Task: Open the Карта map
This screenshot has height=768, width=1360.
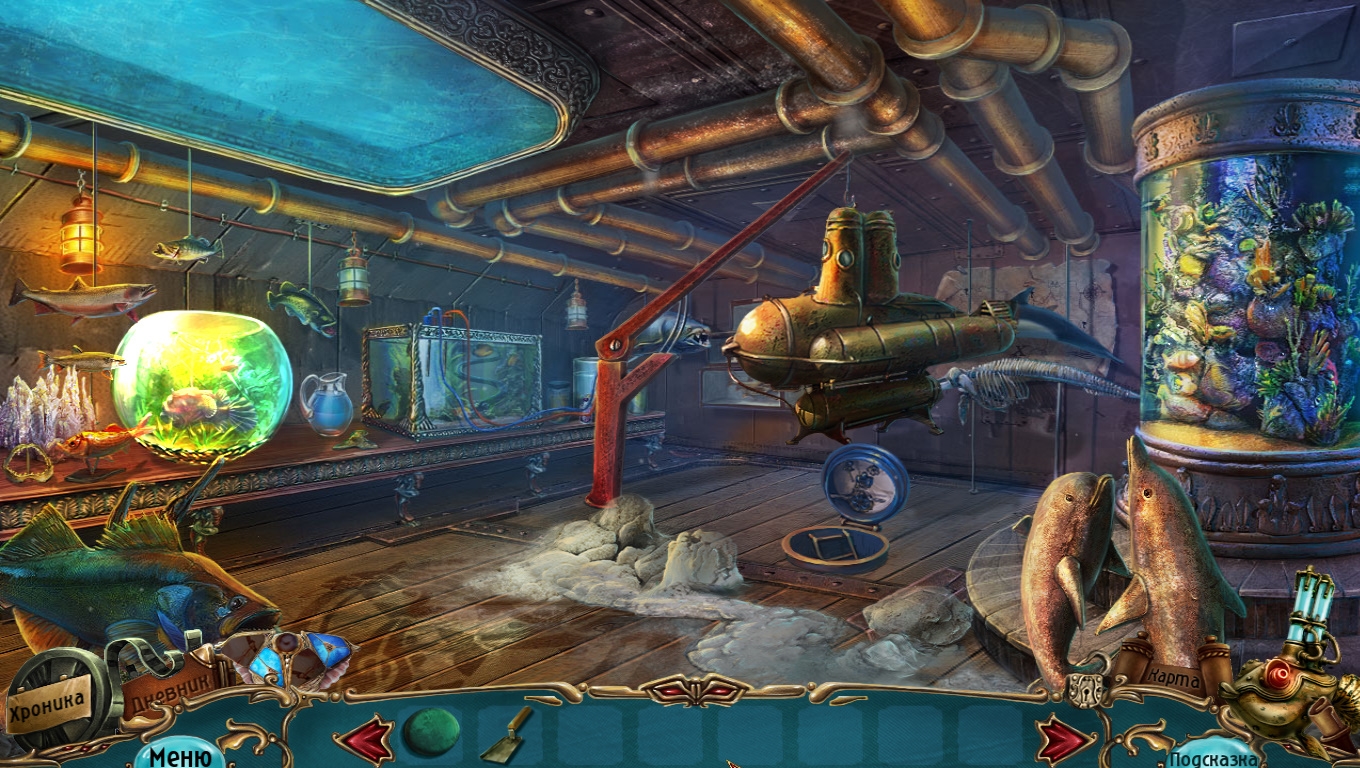Action: (1173, 678)
